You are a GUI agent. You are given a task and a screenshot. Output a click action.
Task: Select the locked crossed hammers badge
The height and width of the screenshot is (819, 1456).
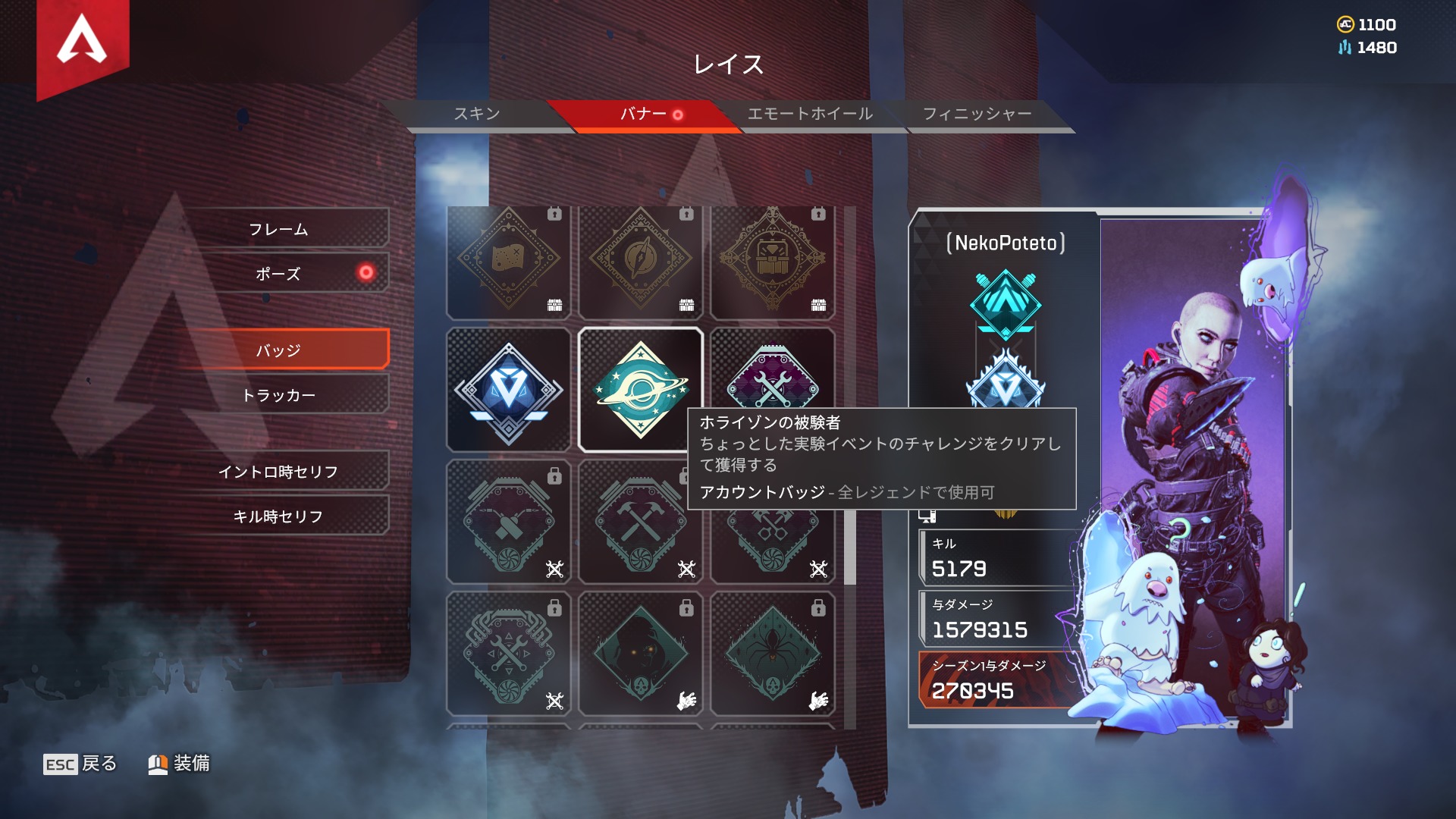pyautogui.click(x=640, y=522)
